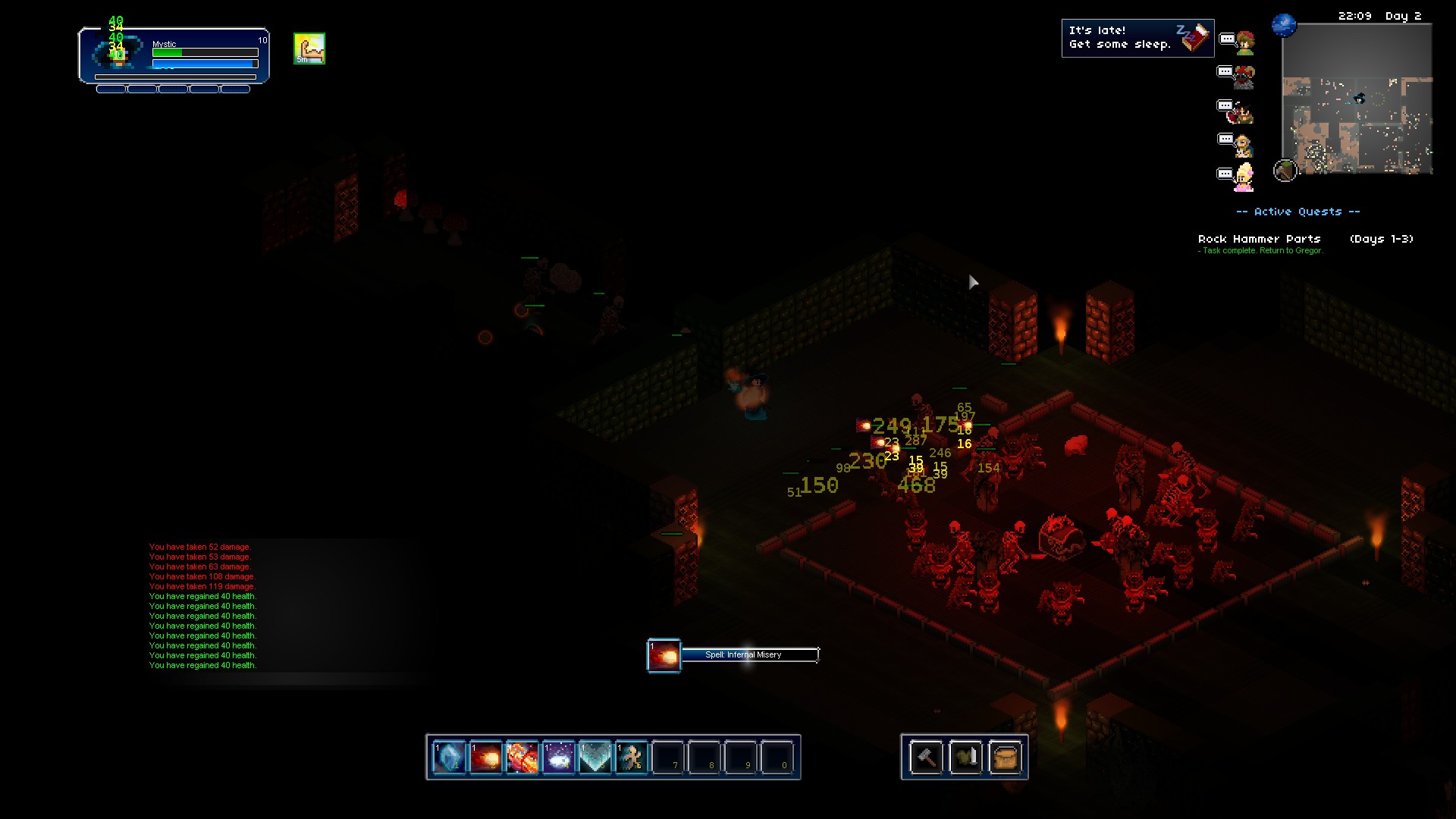
Task: Choose the white comet spell slot
Action: [558, 757]
